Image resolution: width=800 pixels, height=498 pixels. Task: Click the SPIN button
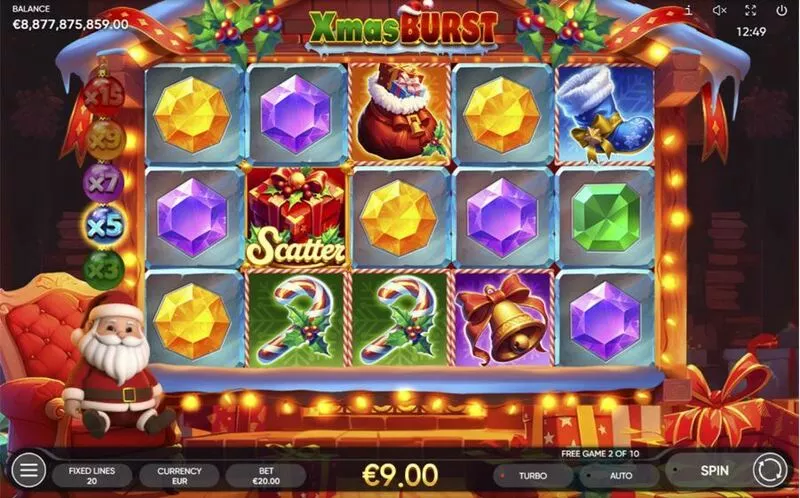(x=714, y=470)
